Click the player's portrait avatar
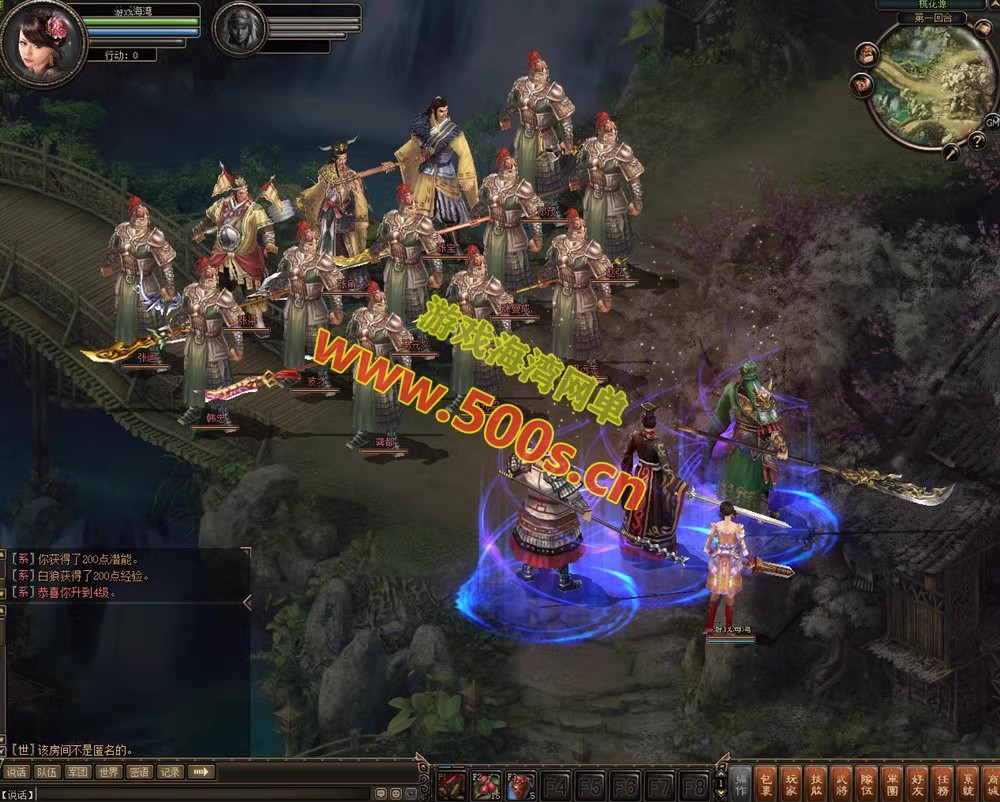 [x=42, y=40]
